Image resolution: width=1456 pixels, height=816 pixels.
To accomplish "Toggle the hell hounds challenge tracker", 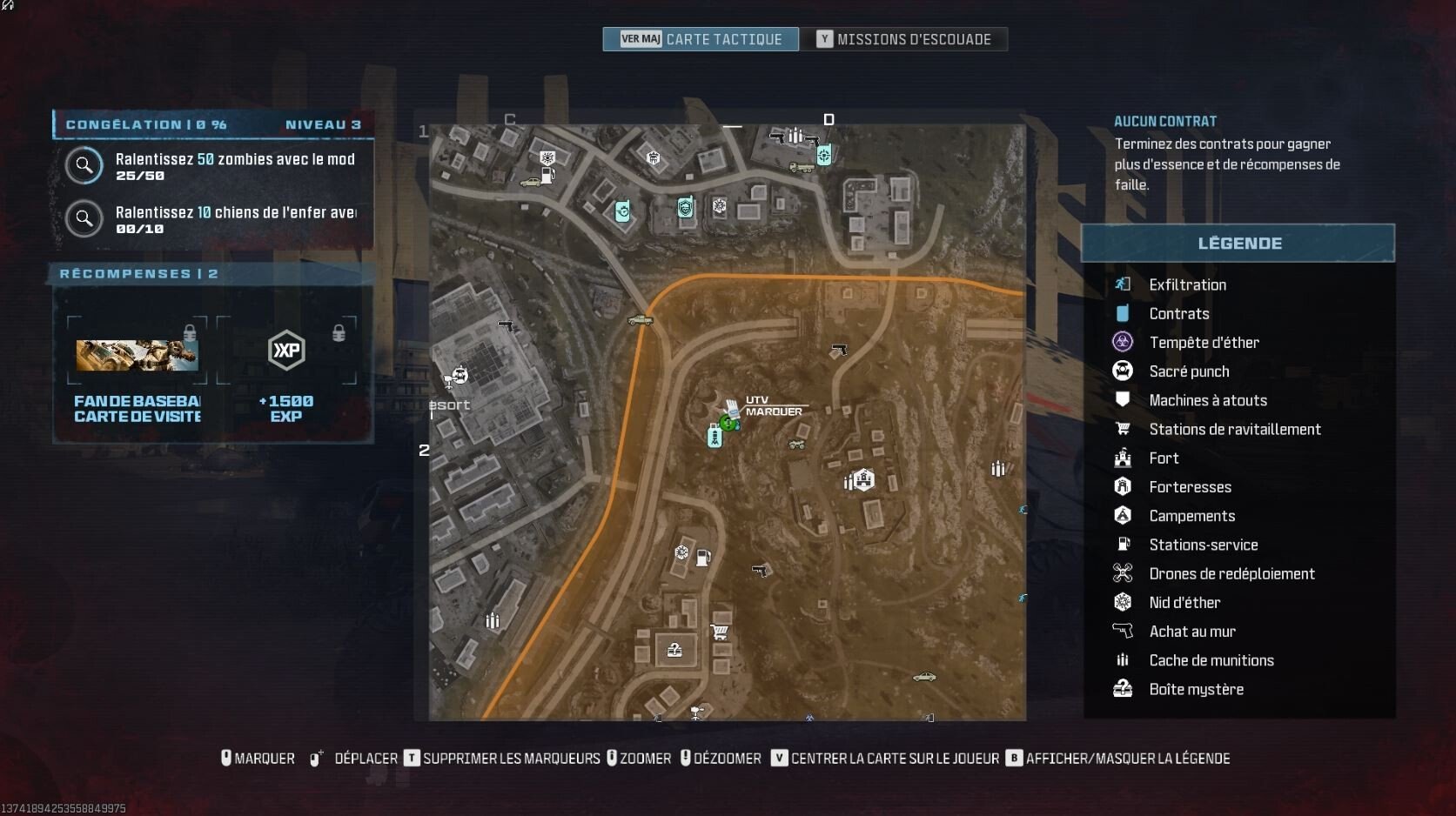I will 84,218.
